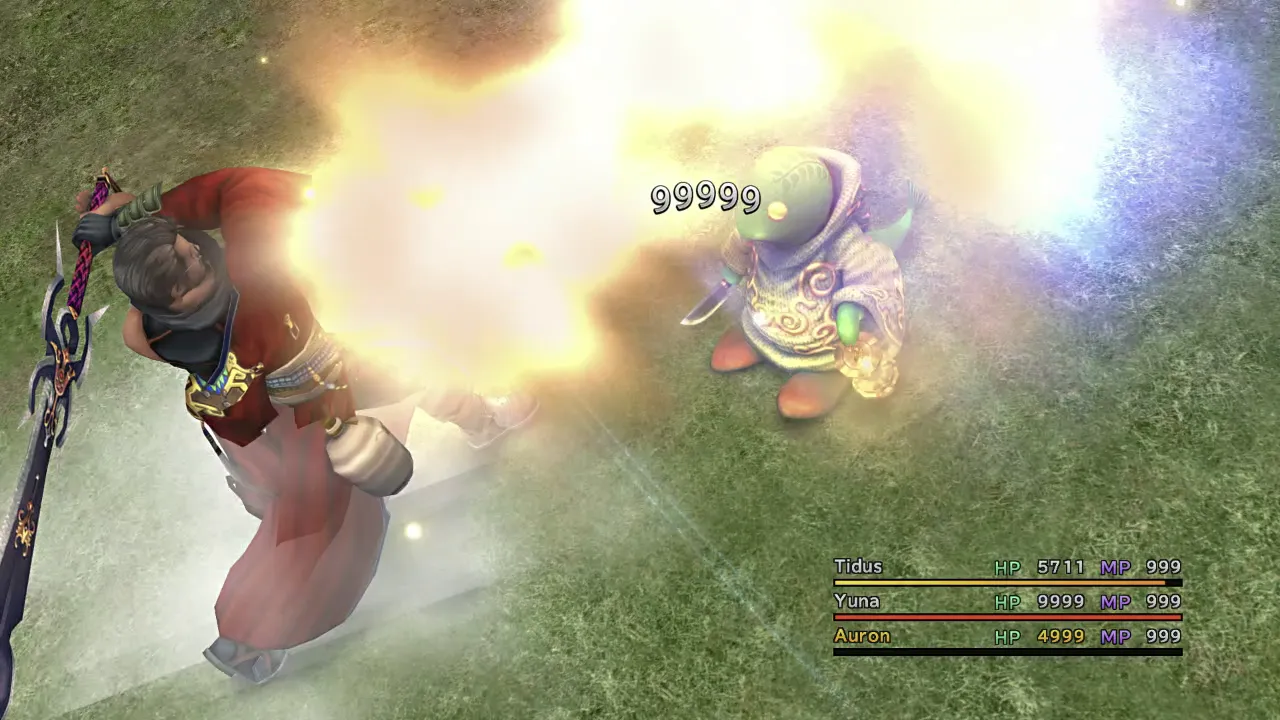
Task: Click Yuna's red overdrive bar
Action: (x=1000, y=616)
